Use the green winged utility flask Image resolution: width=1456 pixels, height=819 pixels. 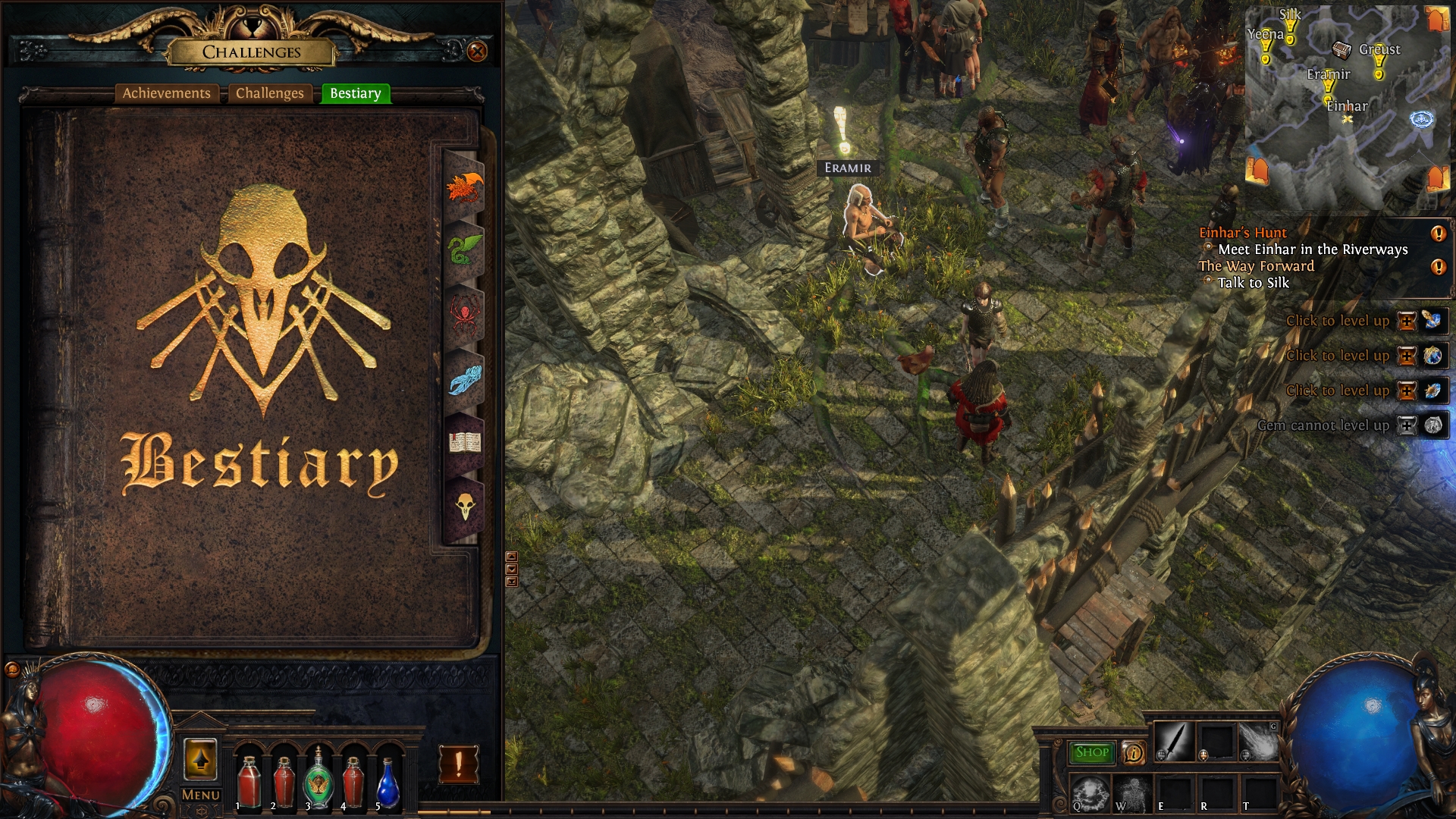pos(318,780)
